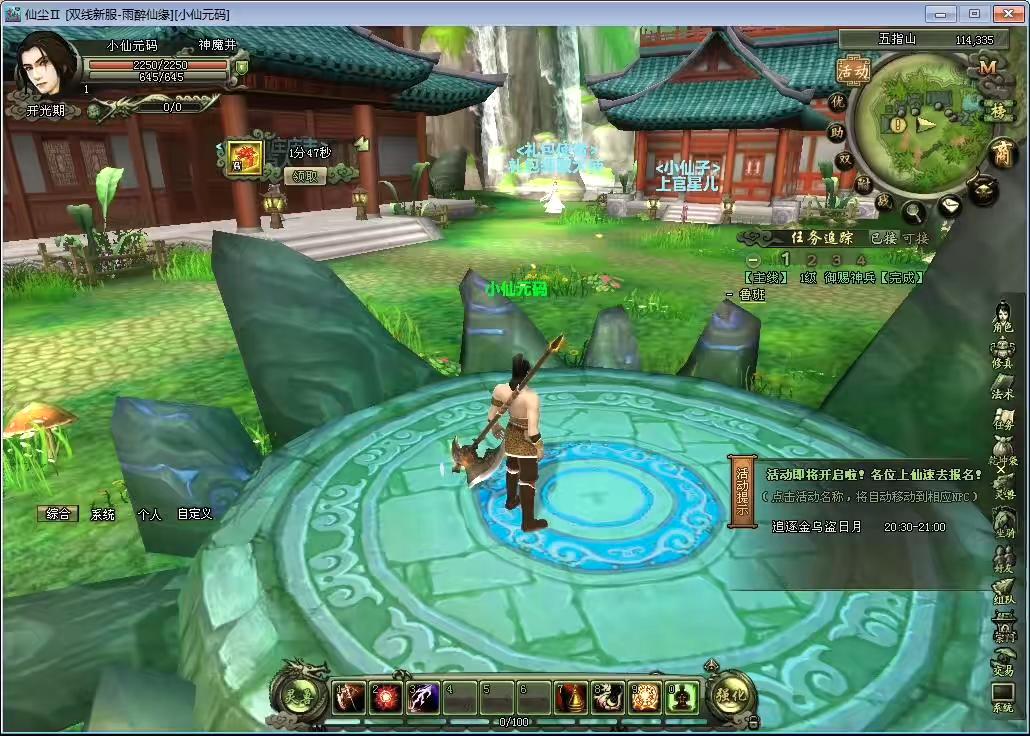Click the 追逐金乌盗日月 activity link
Image resolution: width=1030 pixels, height=736 pixels.
pyautogui.click(x=816, y=526)
